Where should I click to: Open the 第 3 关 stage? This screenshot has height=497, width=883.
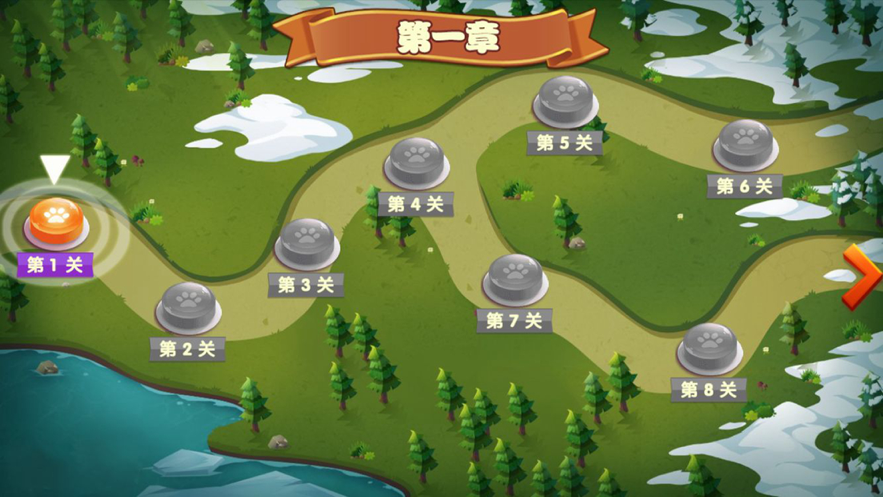click(306, 242)
